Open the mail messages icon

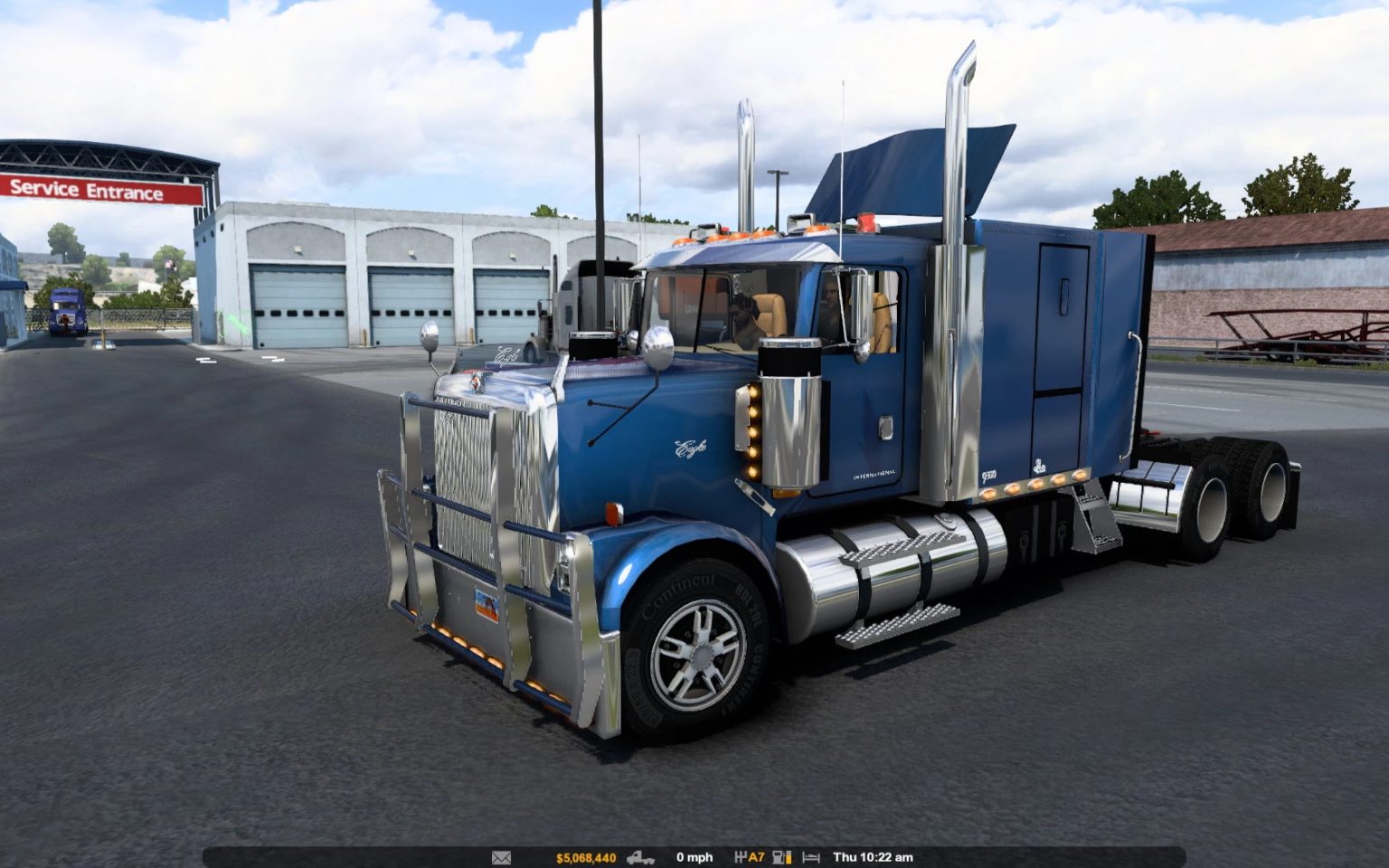[501, 856]
